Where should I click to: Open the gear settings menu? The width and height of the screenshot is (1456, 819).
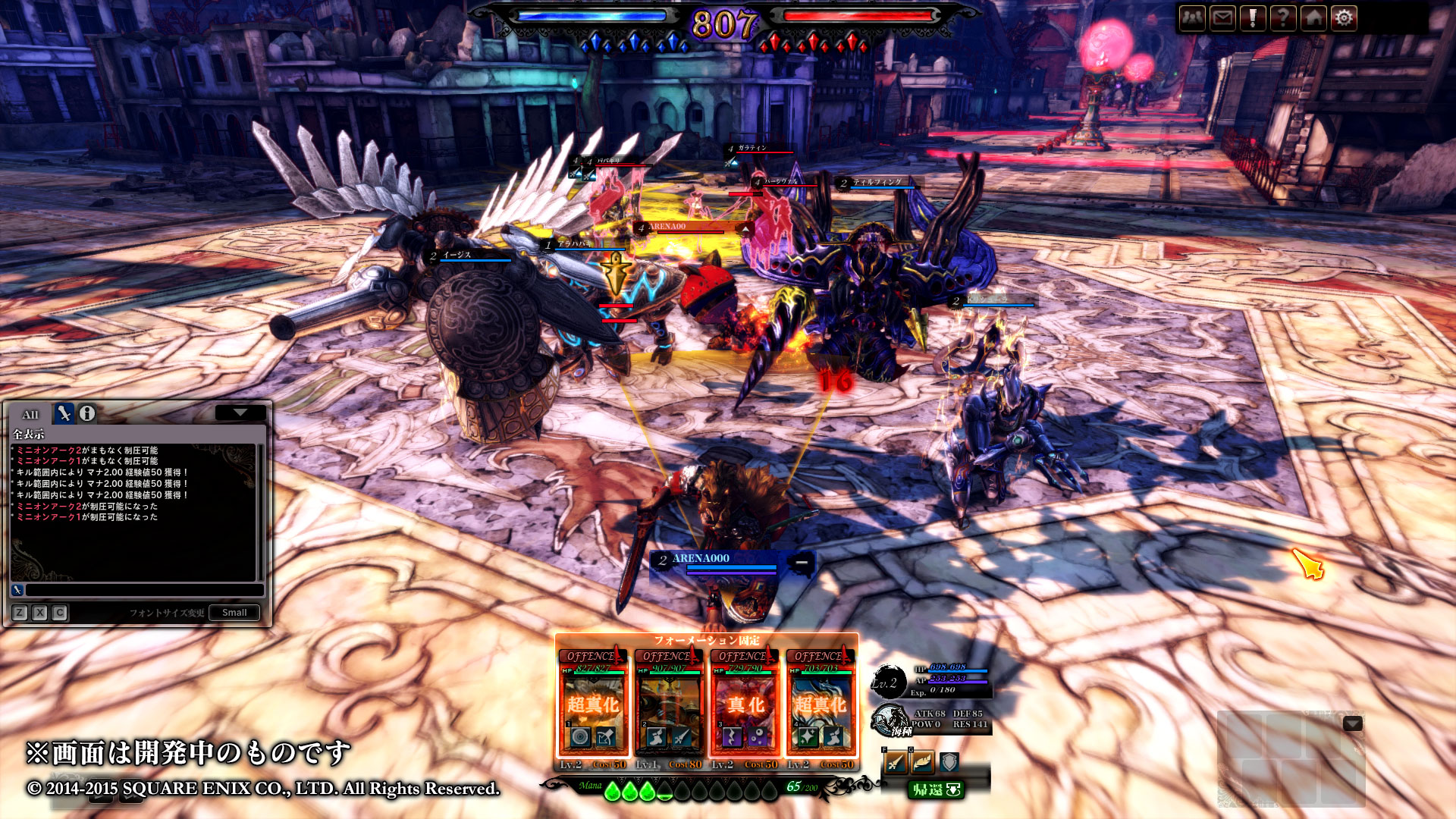click(1344, 17)
